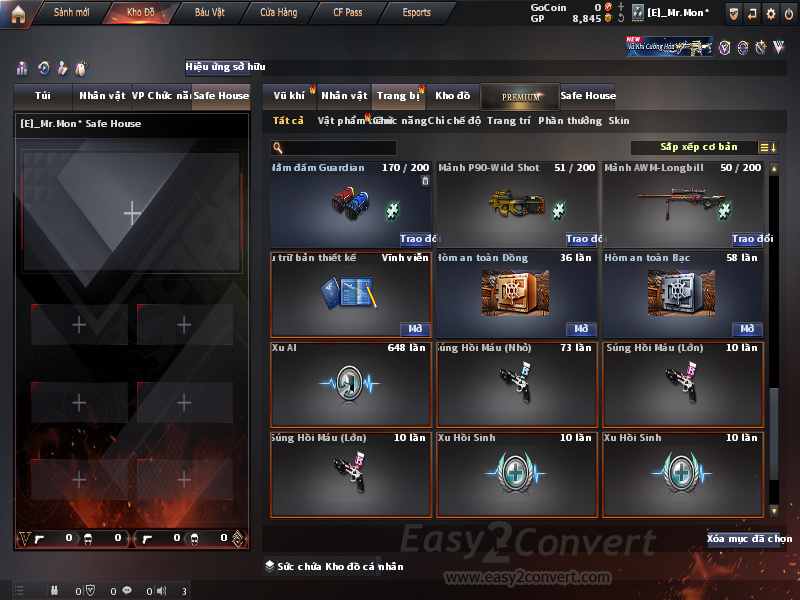Switch to the Vũ khí category tab
The height and width of the screenshot is (600, 800).
point(290,96)
